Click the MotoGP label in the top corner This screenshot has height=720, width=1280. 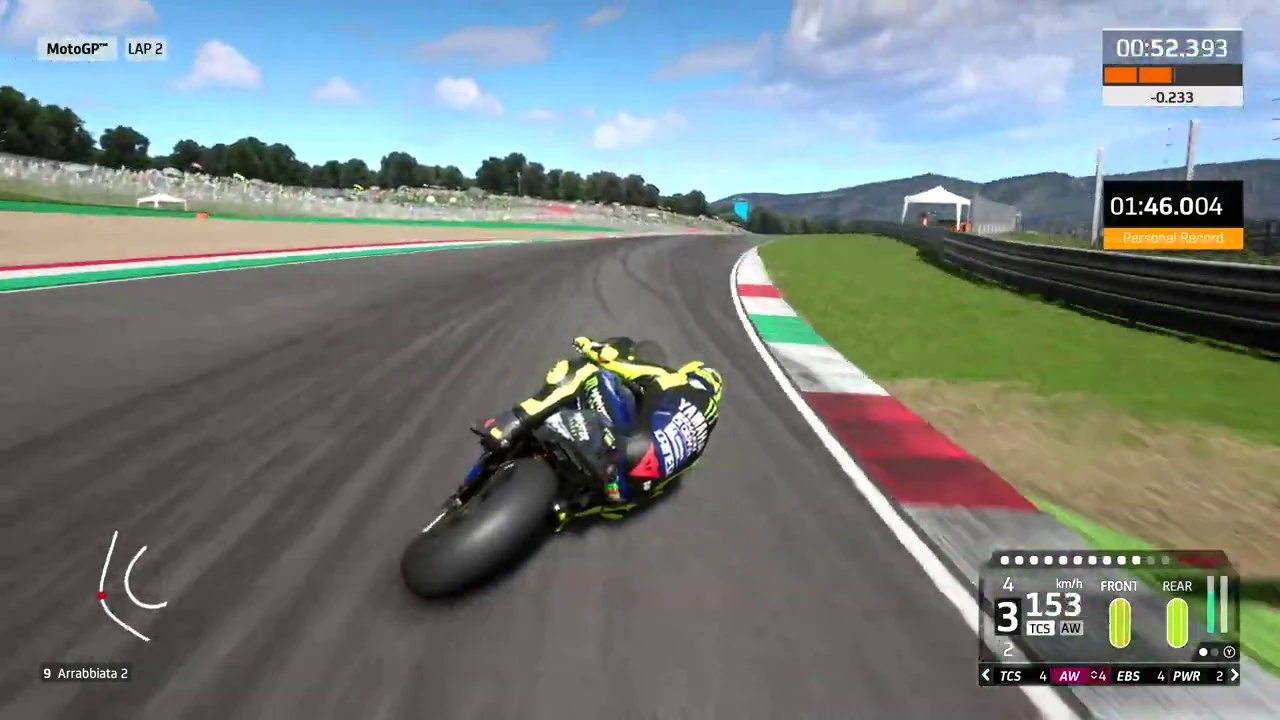[x=76, y=48]
